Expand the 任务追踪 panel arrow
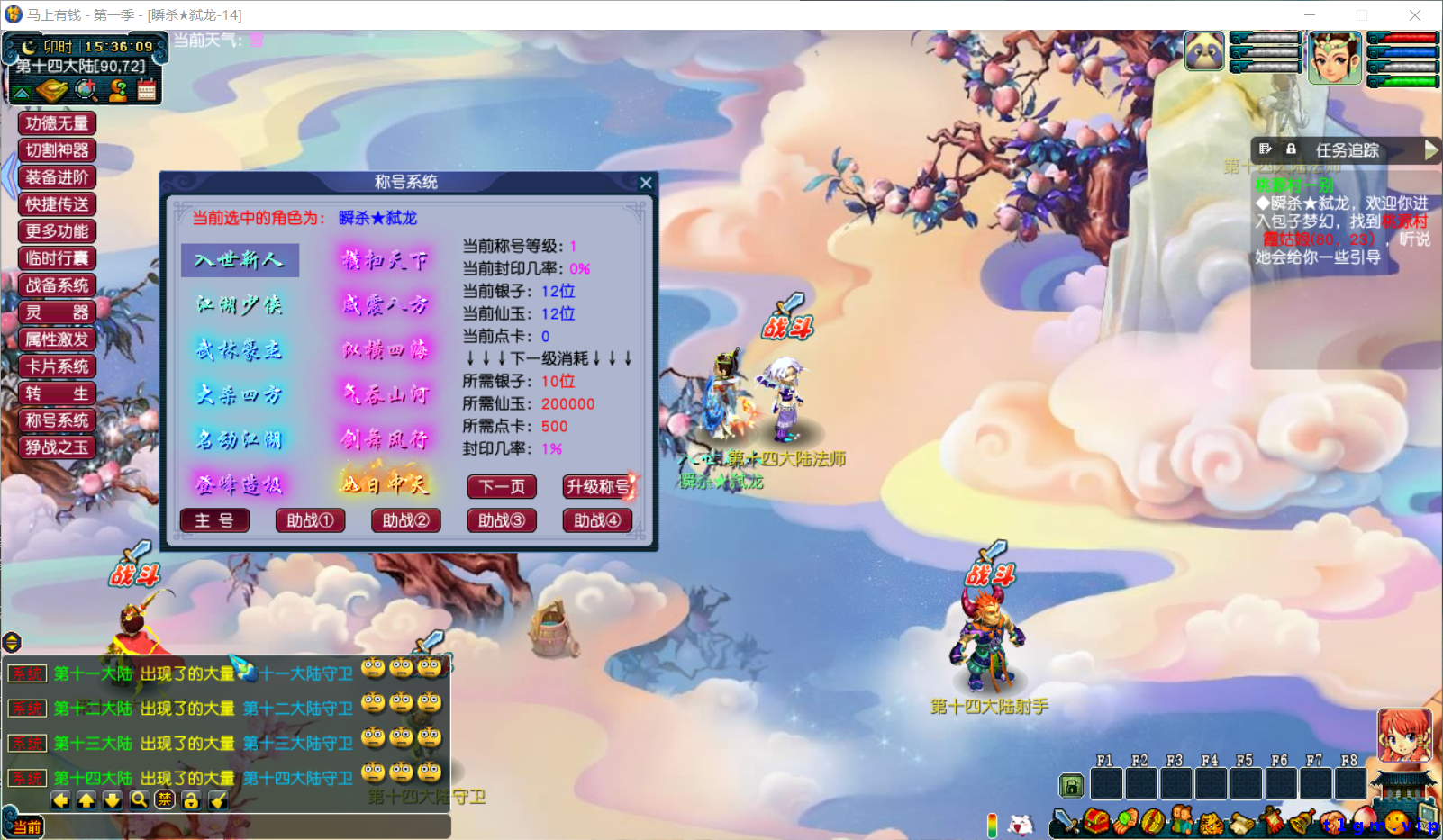This screenshot has height=840, width=1443. tap(1431, 150)
